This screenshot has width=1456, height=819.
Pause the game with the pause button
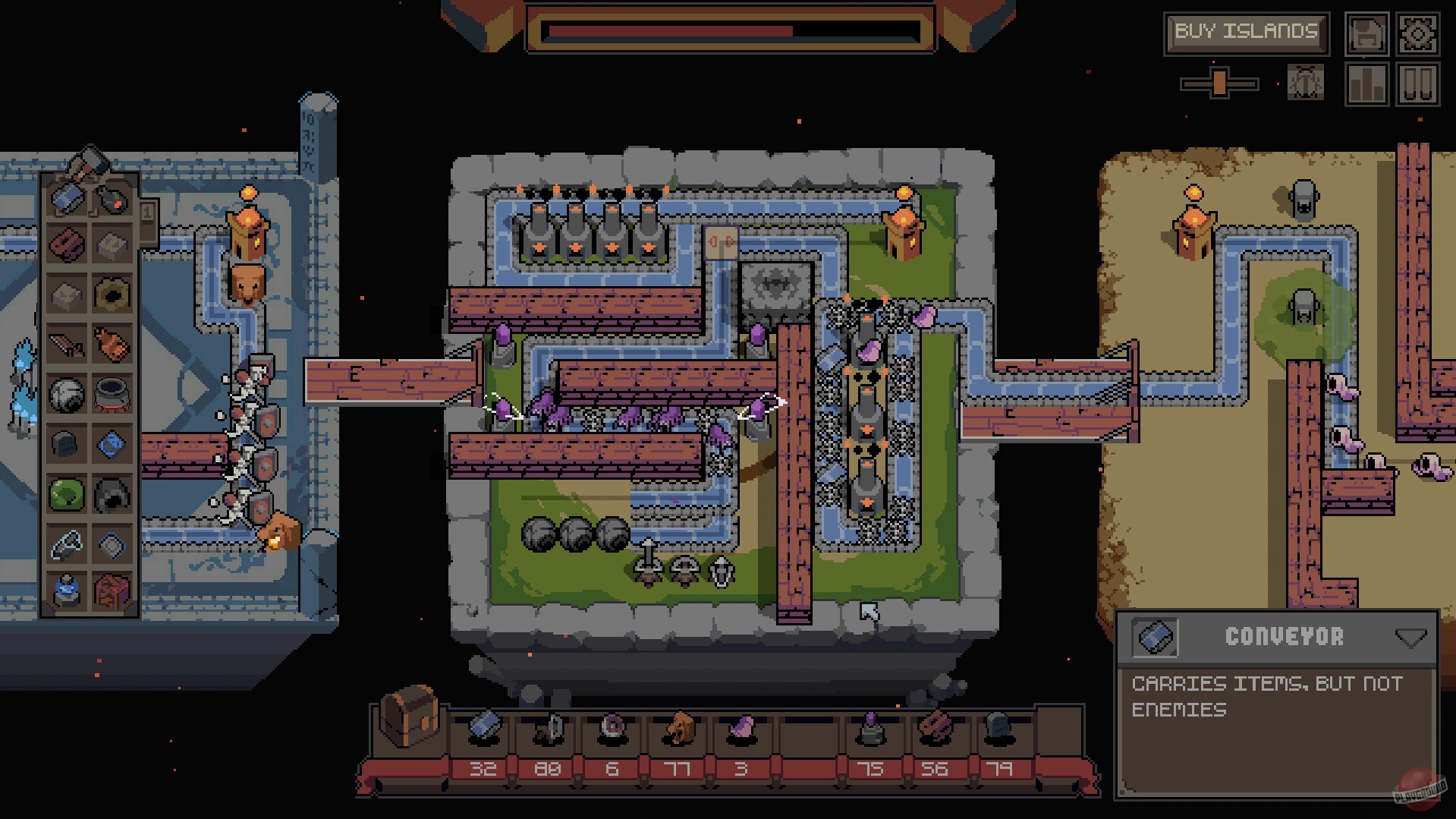coord(1419,82)
